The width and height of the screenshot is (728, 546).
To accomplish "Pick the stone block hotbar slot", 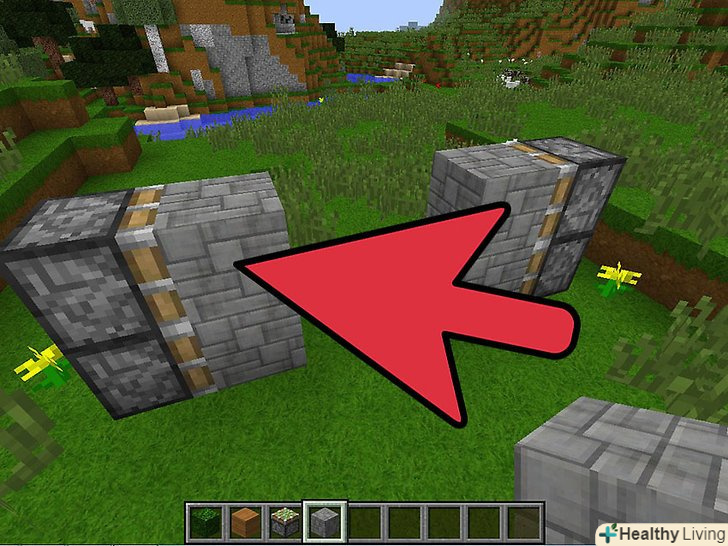I will click(325, 520).
